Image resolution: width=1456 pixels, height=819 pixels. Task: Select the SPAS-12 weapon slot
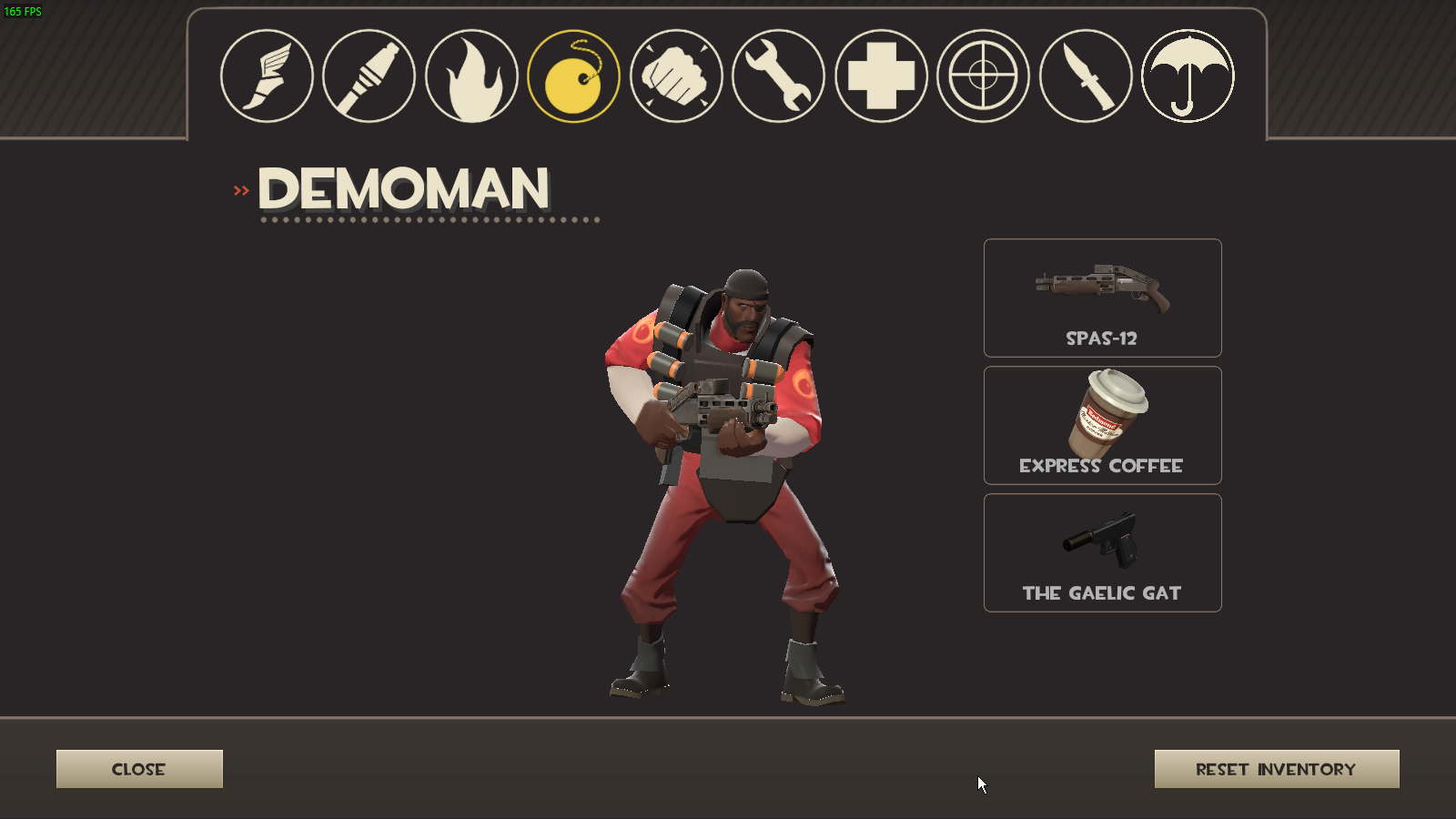(1102, 298)
